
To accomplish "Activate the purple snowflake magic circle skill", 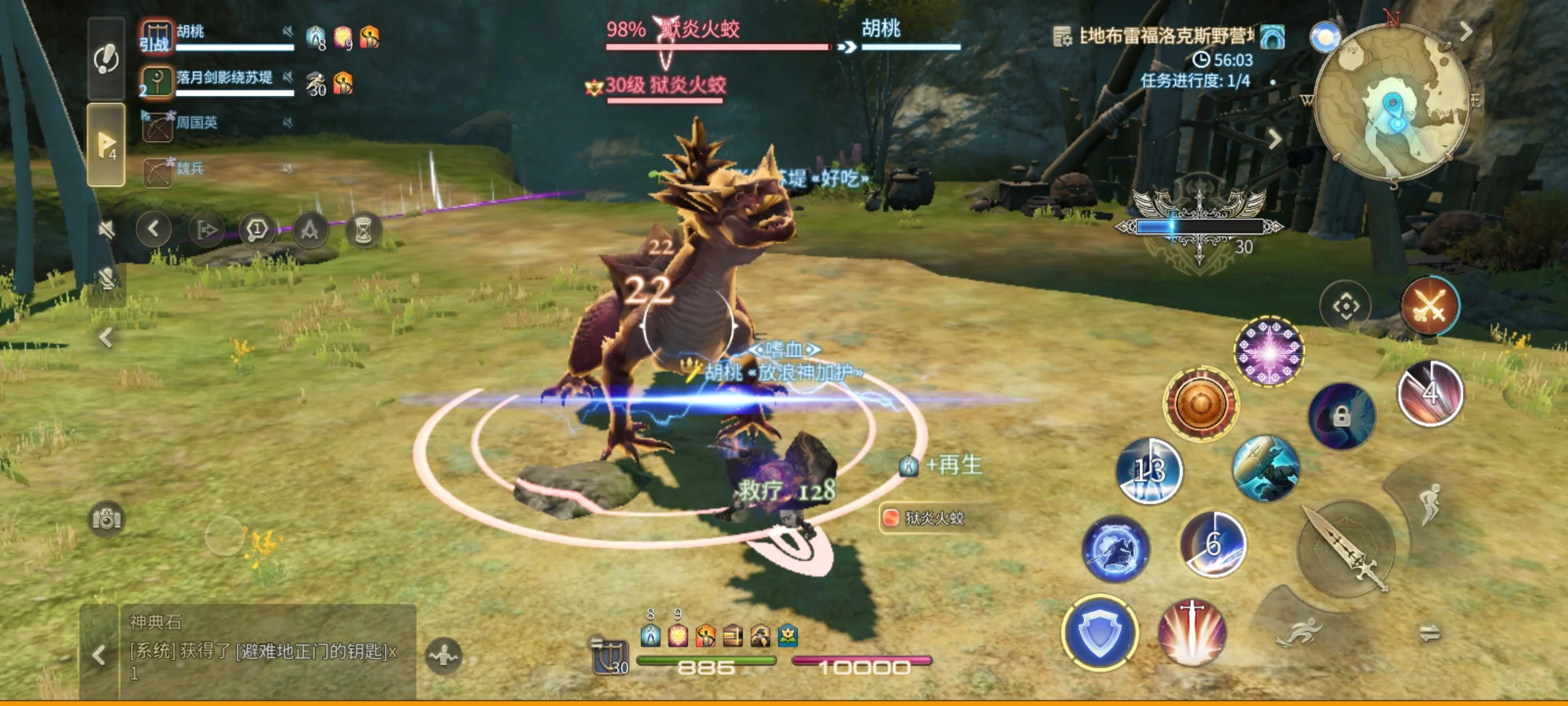I will (1269, 352).
